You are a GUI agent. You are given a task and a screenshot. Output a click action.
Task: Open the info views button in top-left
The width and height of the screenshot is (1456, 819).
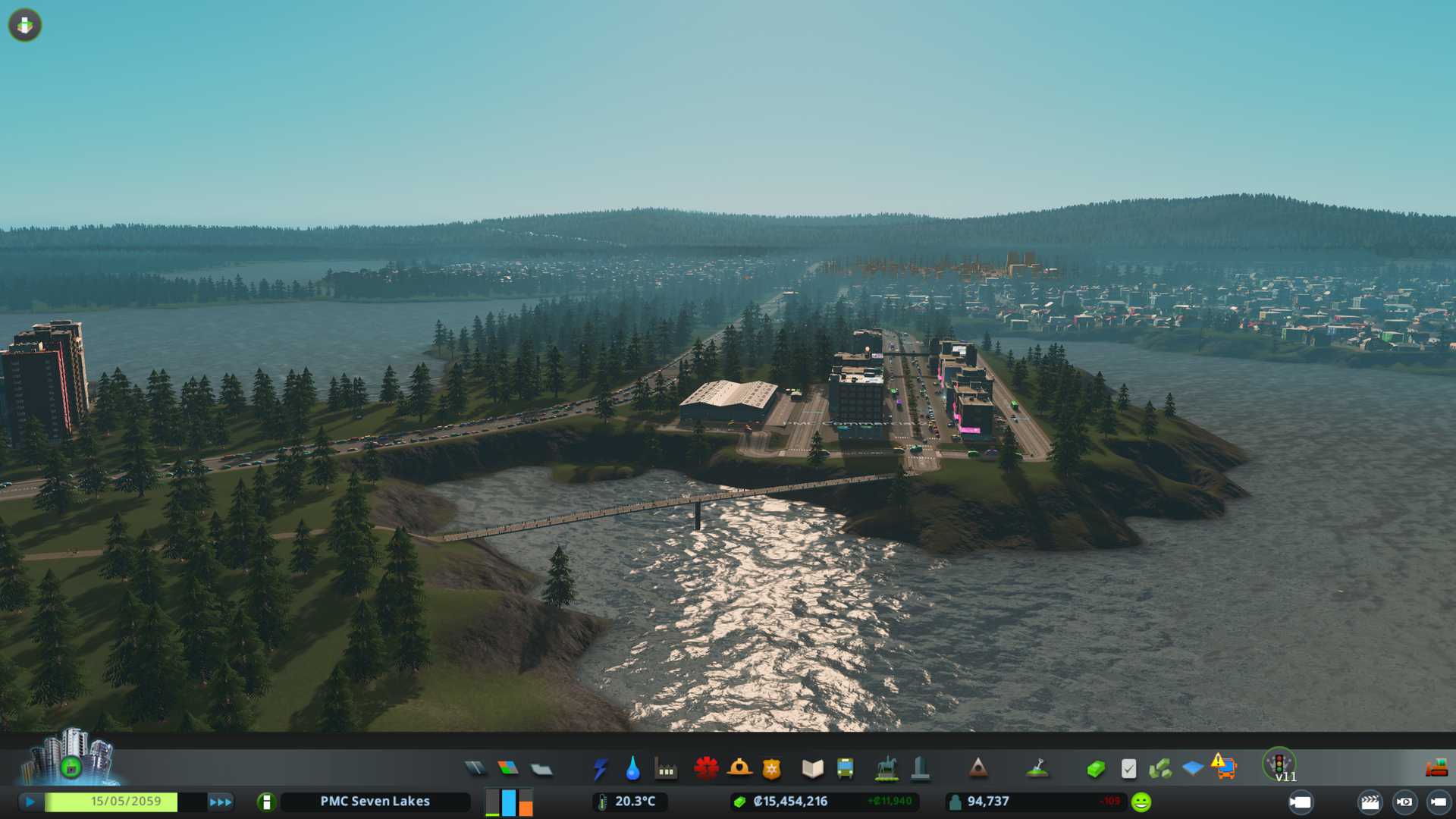[25, 25]
